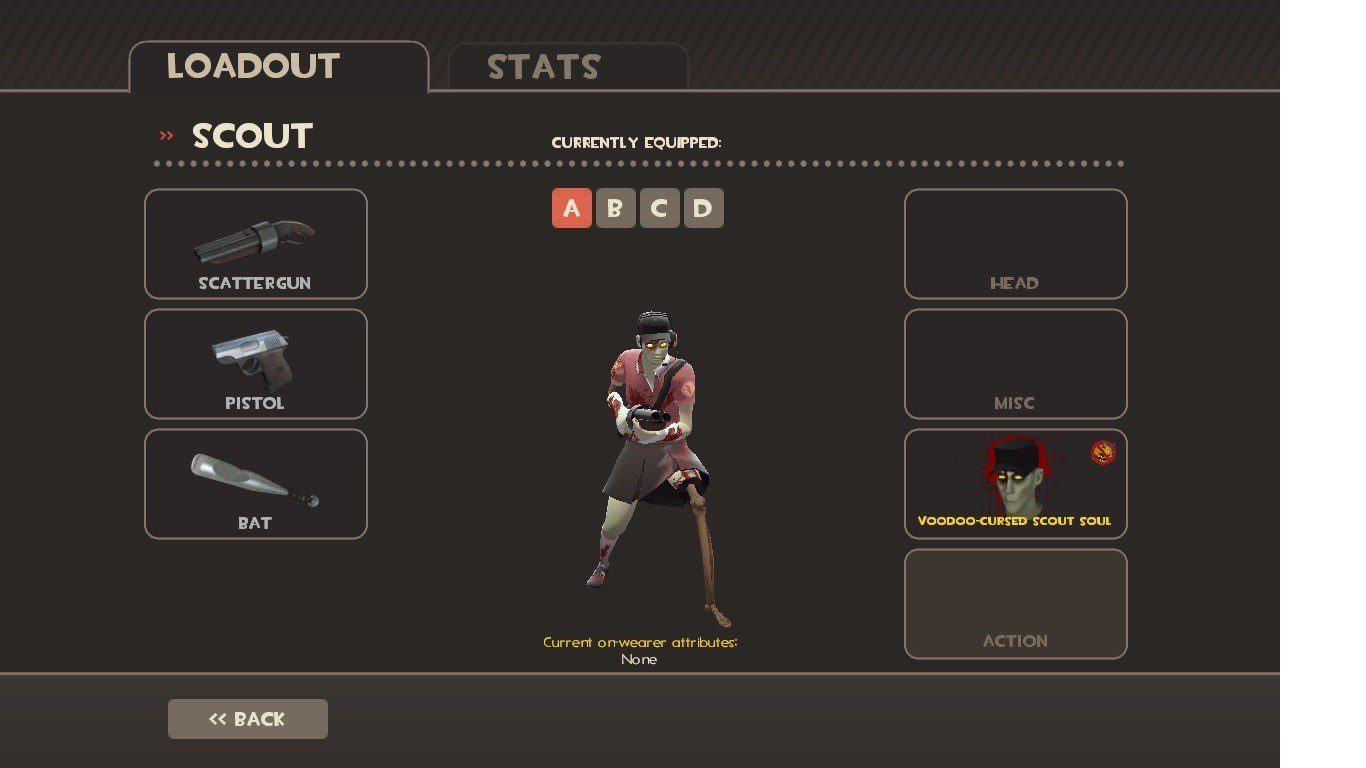Go back with the Back button
The image size is (1366, 768).
[247, 719]
